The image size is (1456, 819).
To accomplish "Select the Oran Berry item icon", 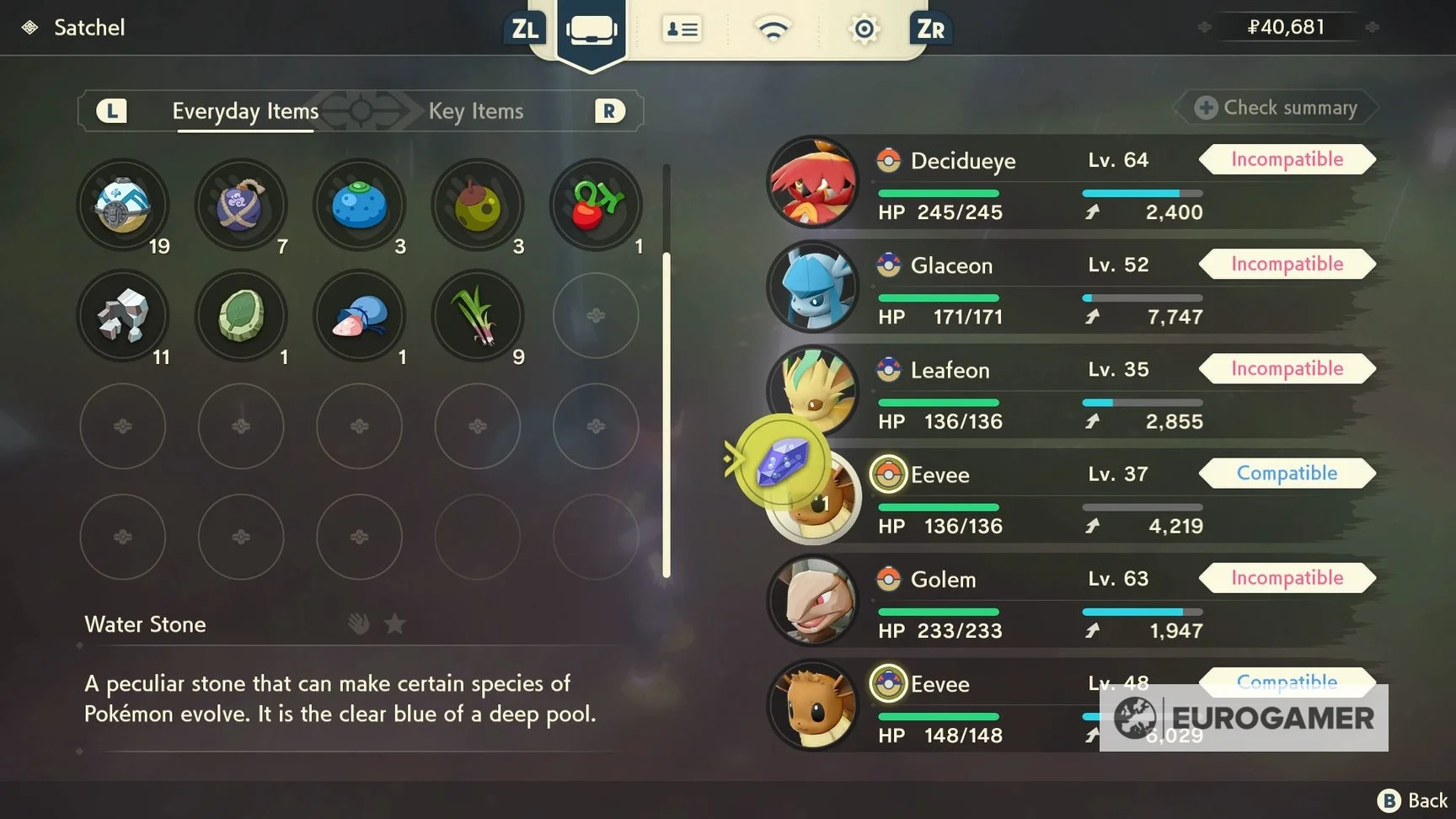I will coord(360,204).
